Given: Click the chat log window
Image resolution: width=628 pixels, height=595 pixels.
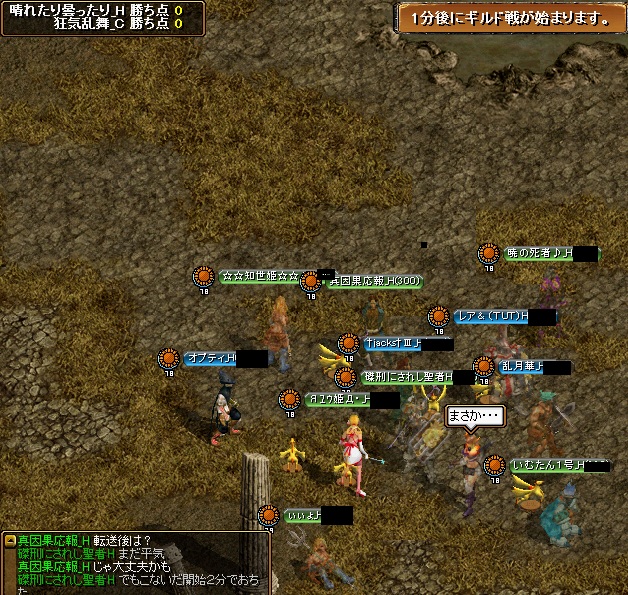Looking at the screenshot, I should 135,563.
